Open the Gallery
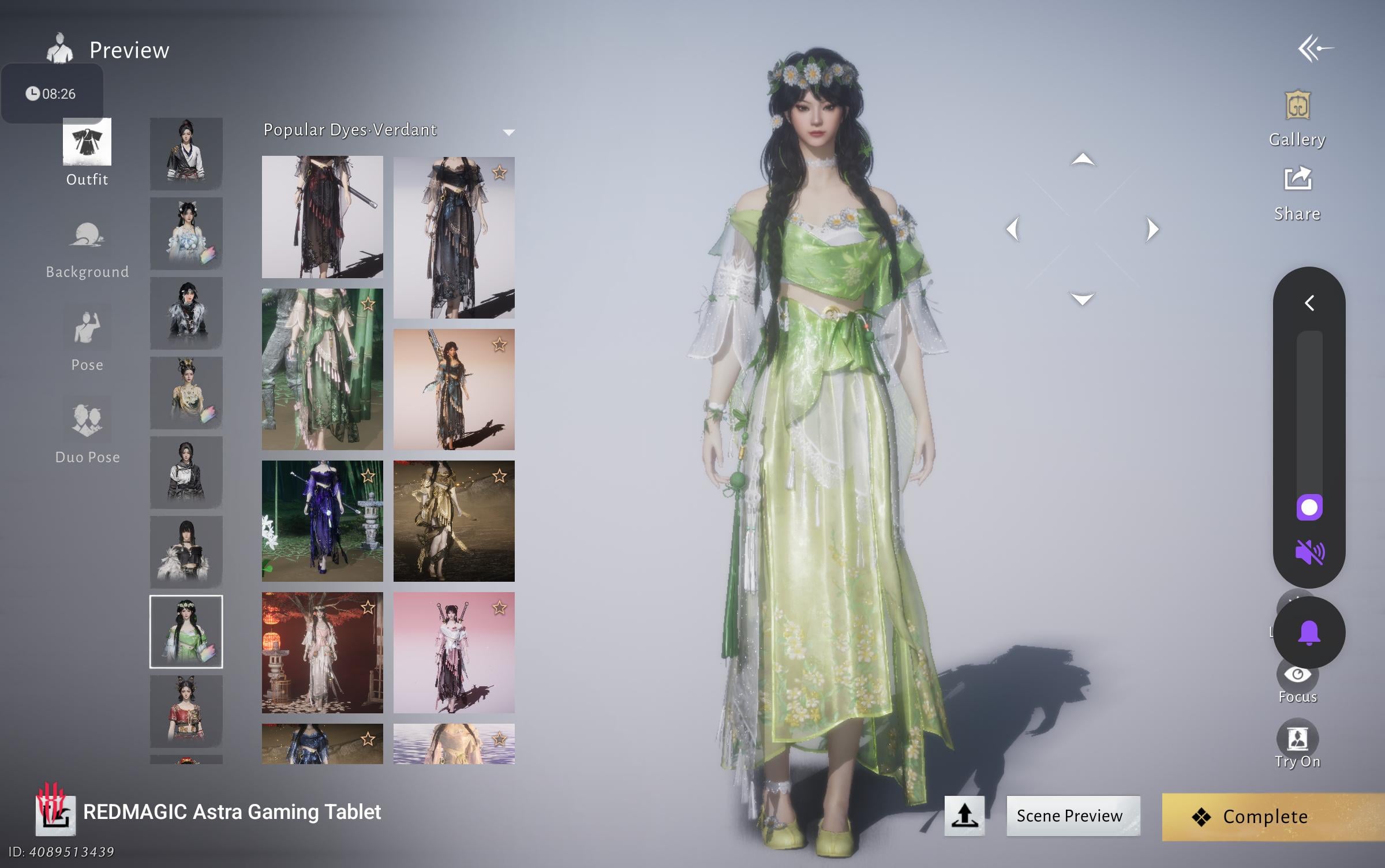This screenshot has height=868, width=1385. [1297, 119]
